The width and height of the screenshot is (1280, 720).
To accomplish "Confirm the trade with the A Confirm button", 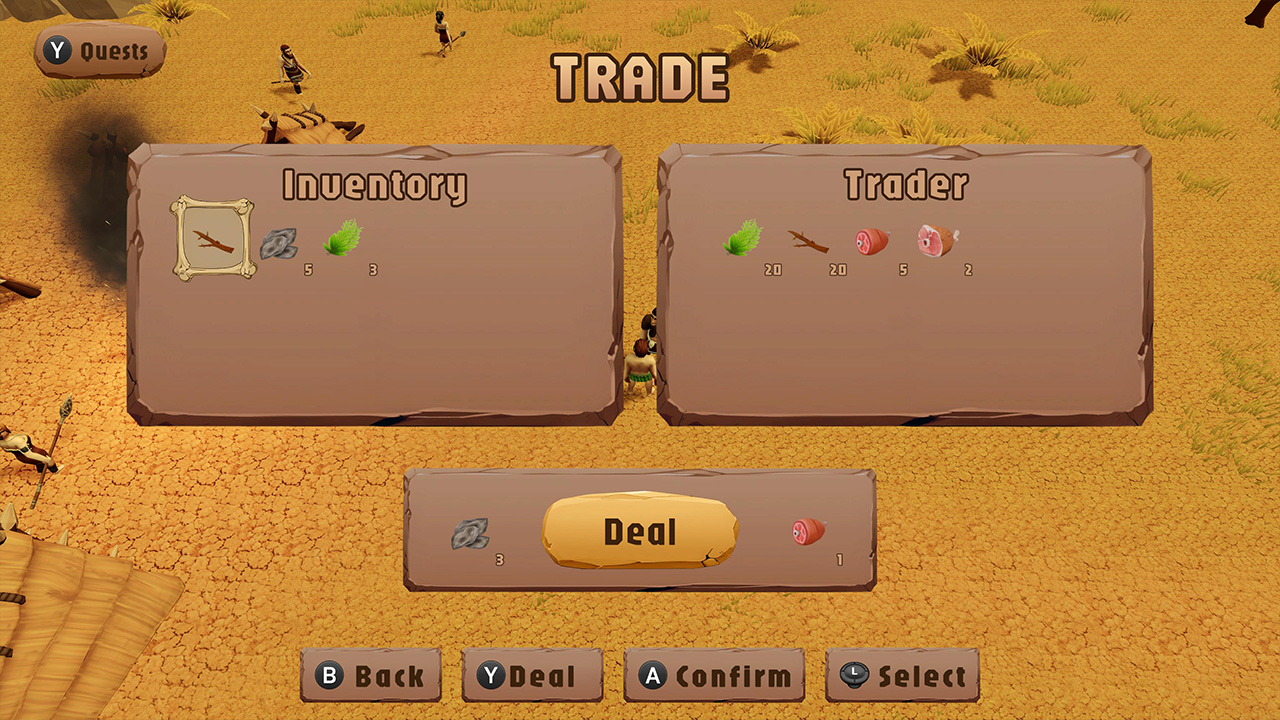I will [x=713, y=675].
